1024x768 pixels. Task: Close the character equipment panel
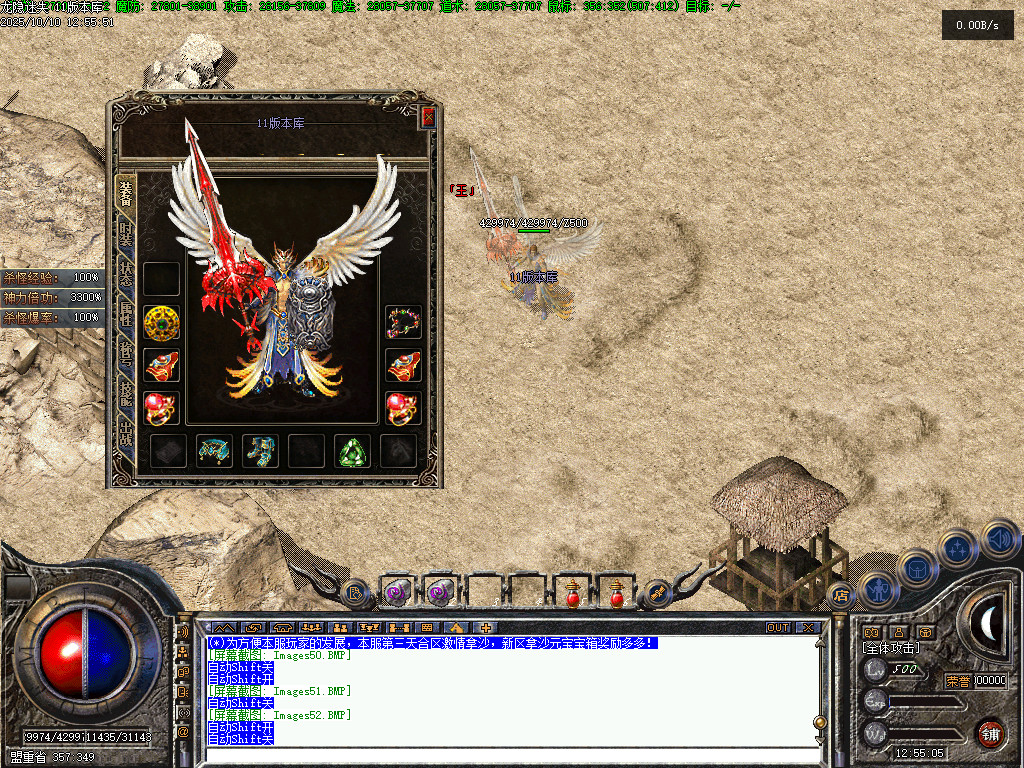point(428,117)
